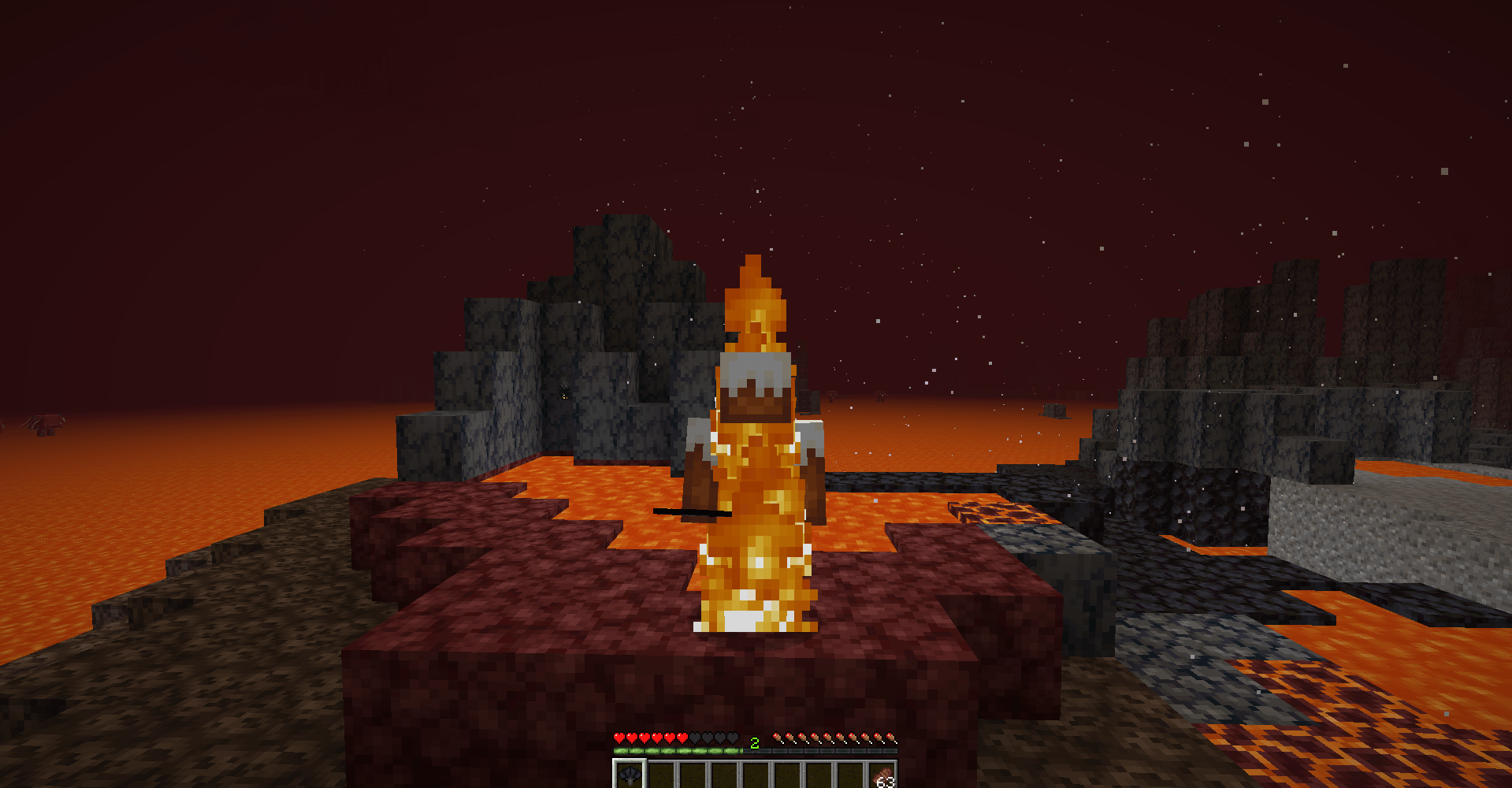Image resolution: width=1512 pixels, height=788 pixels.
Task: Click the first drumstick in the hunger bar
Action: tap(778, 738)
